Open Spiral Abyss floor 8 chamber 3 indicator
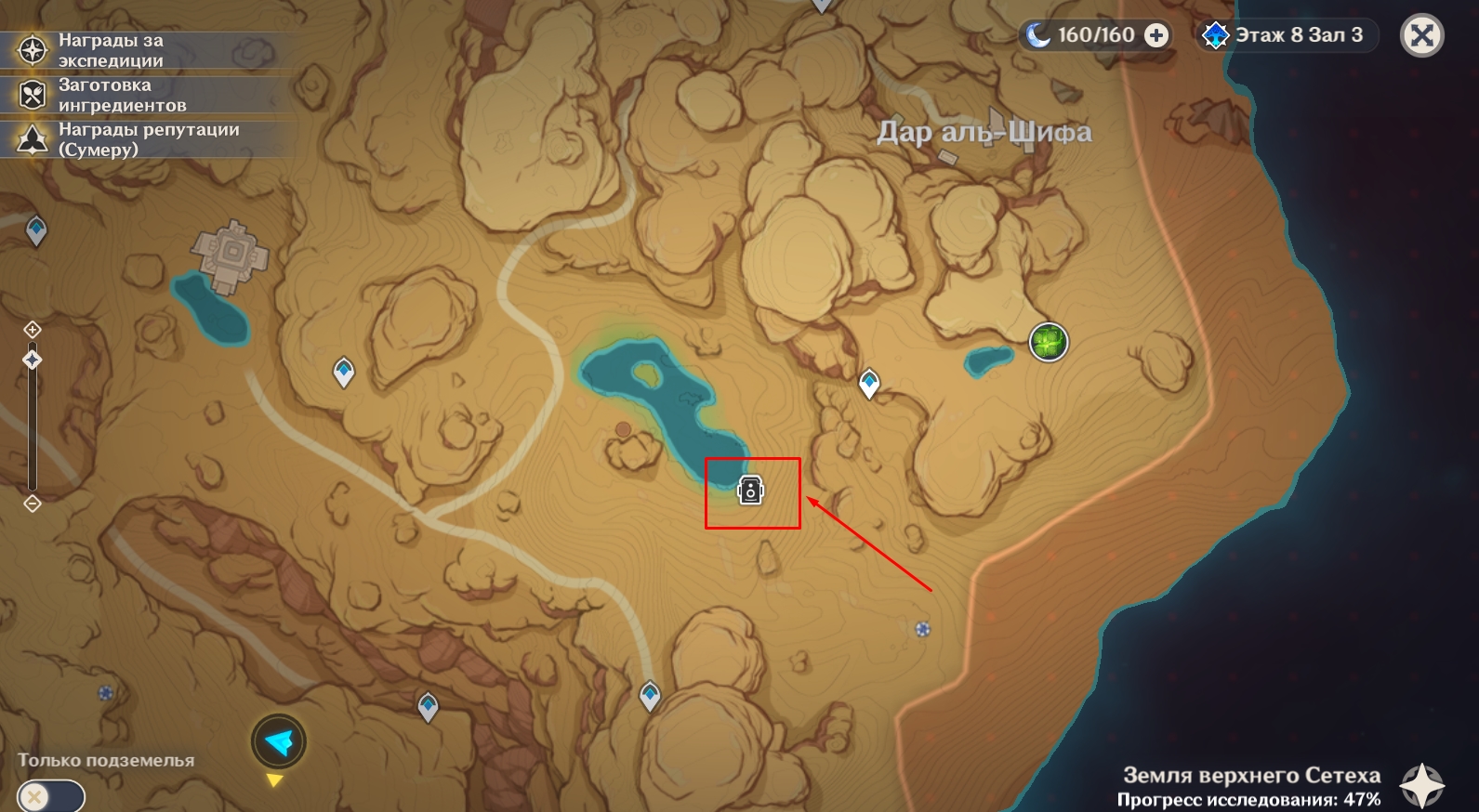Image resolution: width=1479 pixels, height=812 pixels. point(1287,36)
